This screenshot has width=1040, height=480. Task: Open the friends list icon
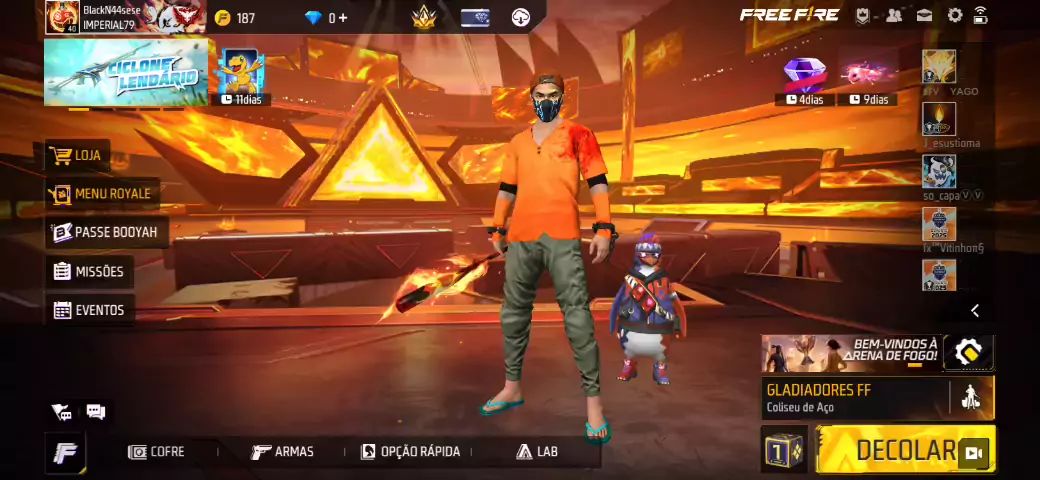click(x=894, y=15)
